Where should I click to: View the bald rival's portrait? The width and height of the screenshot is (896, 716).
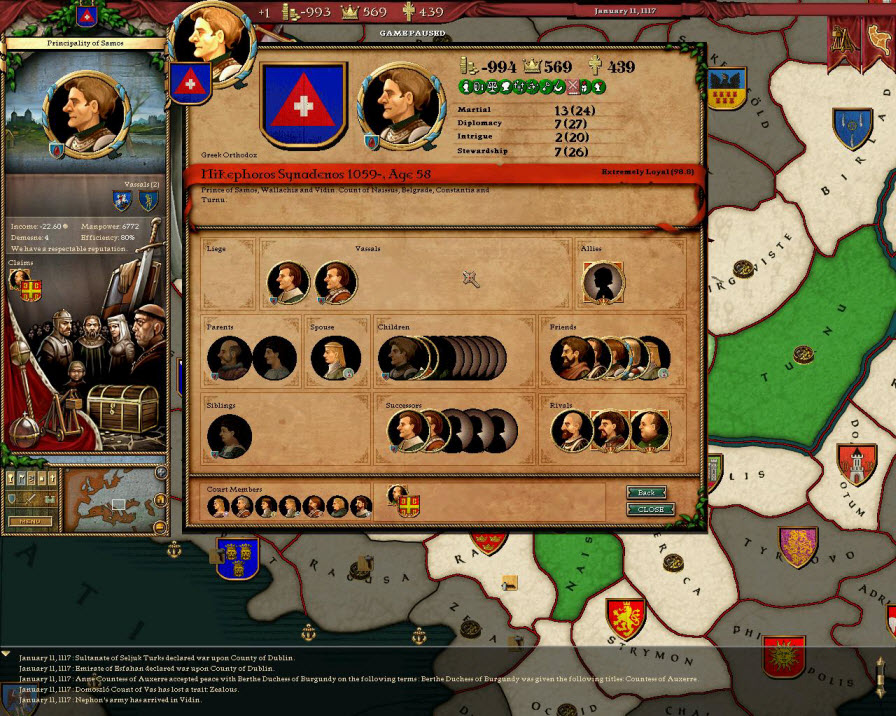(x=571, y=431)
